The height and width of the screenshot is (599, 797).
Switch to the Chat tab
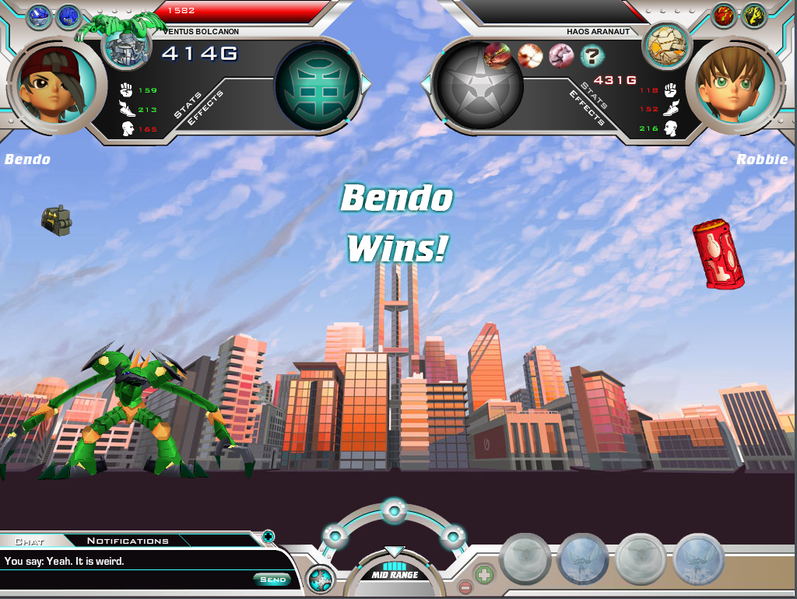point(30,541)
